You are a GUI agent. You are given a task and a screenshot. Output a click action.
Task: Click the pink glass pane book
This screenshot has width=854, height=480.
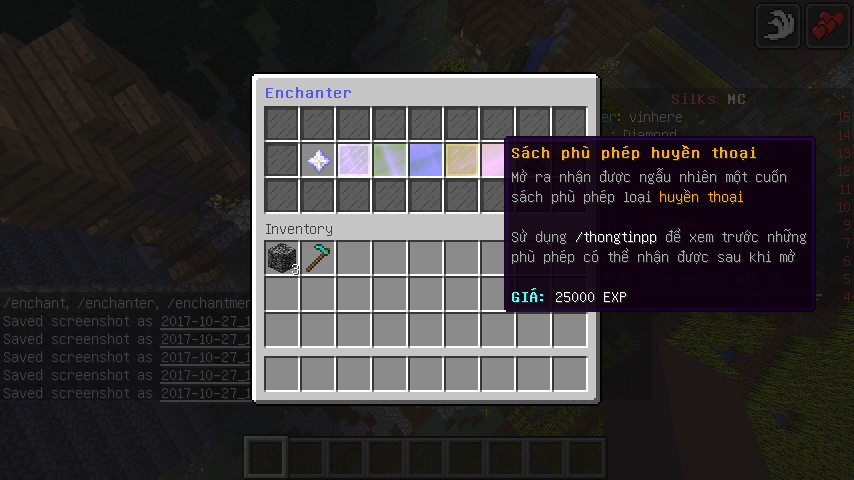494,160
